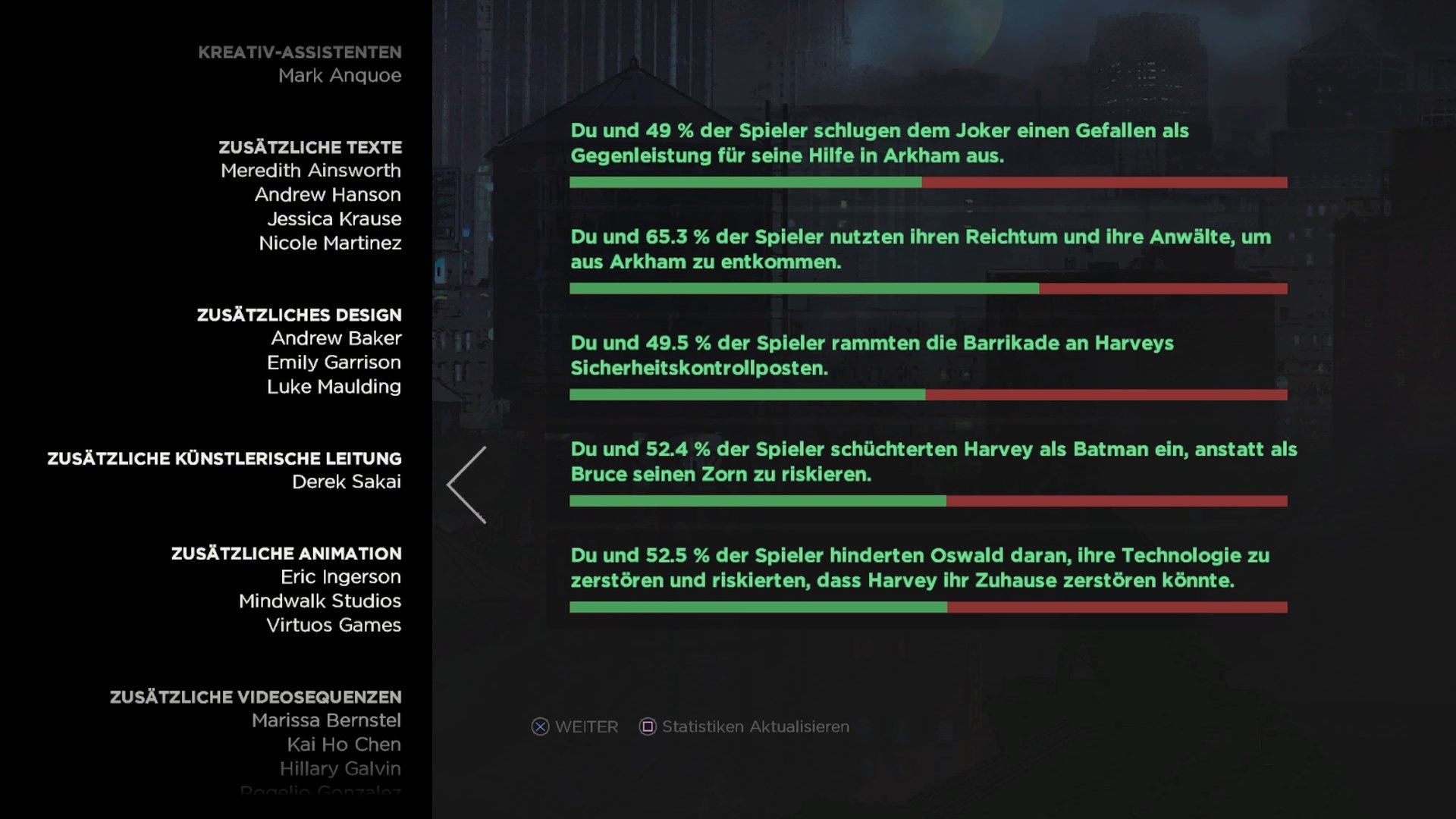Click Statistiken Aktualisieren to refresh stats
1456x819 pixels.
755,726
